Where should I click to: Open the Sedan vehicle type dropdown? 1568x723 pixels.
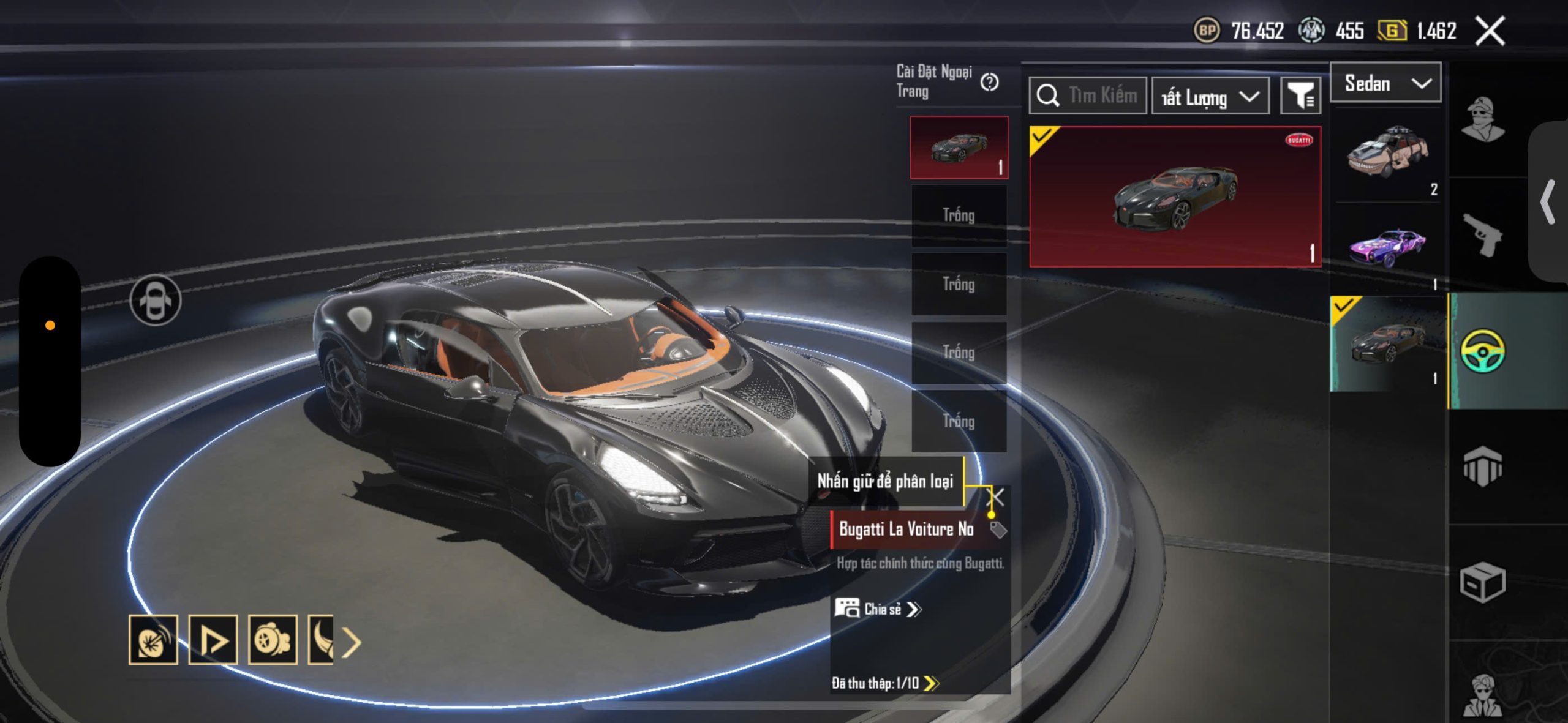click(x=1385, y=83)
